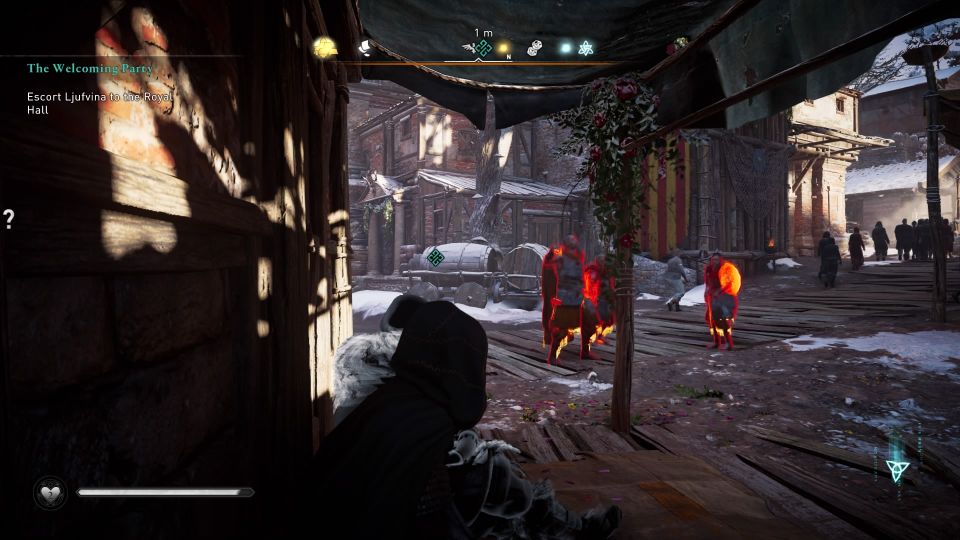Select the white ship icon on compass
960x540 pixels.
point(365,47)
